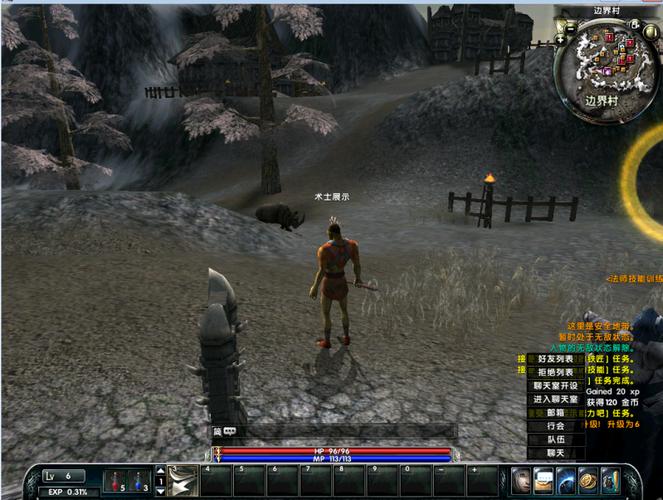
Task: Use the red health potion slot
Action: click(116, 481)
